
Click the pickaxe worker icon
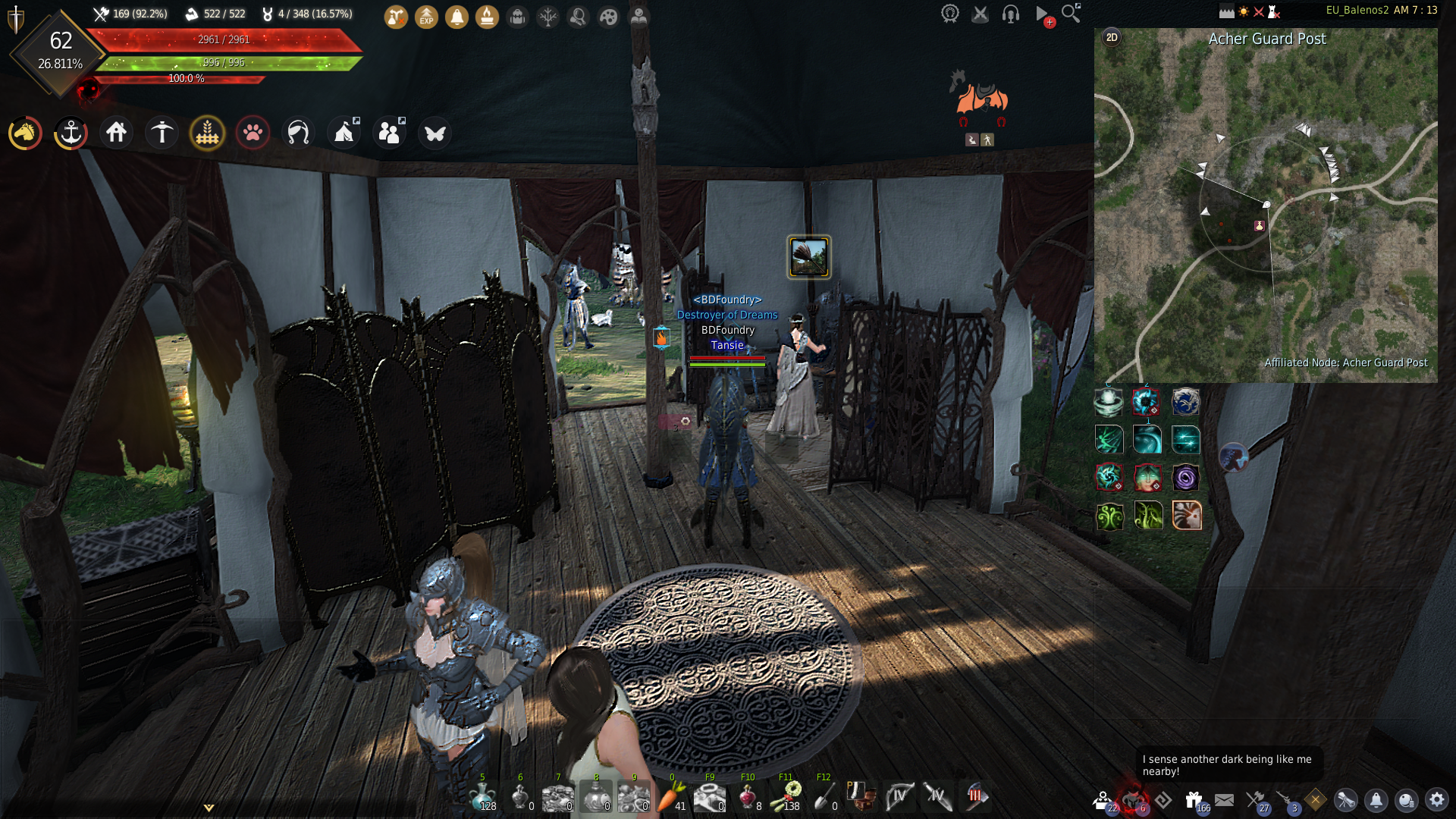(162, 133)
